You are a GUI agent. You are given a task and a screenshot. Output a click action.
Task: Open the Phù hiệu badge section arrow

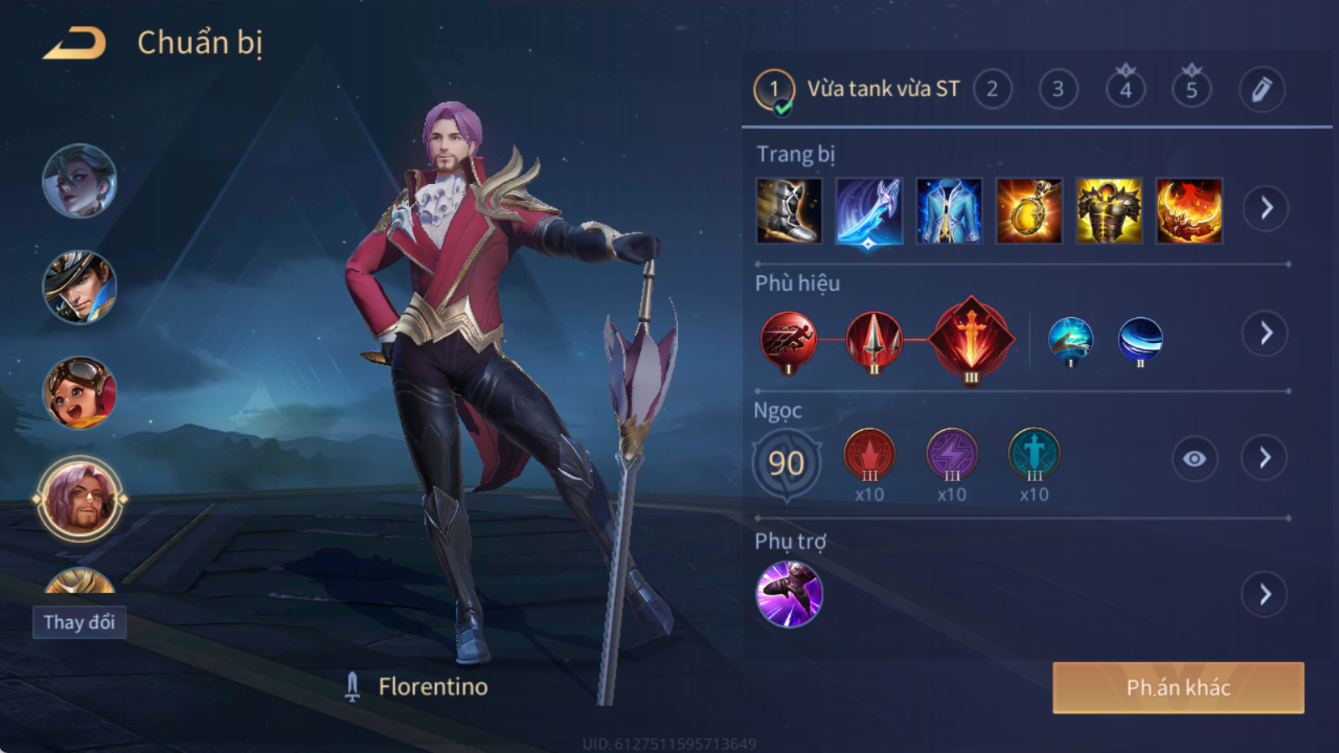1265,333
